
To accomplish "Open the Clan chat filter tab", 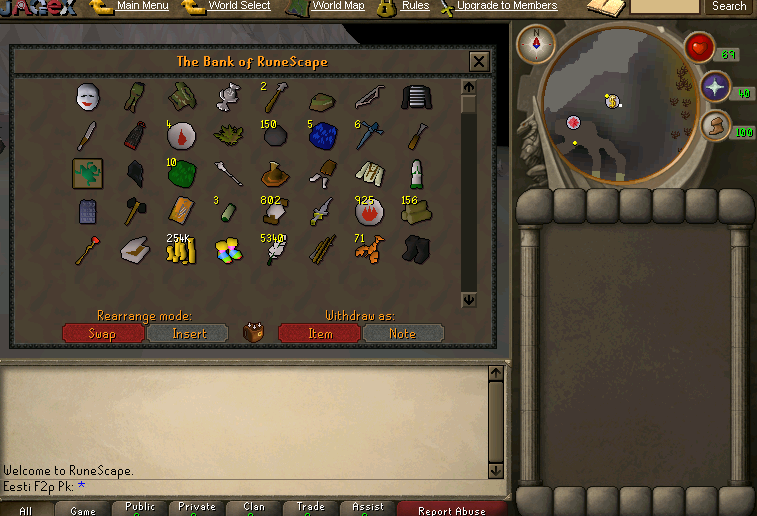I will tap(254, 508).
